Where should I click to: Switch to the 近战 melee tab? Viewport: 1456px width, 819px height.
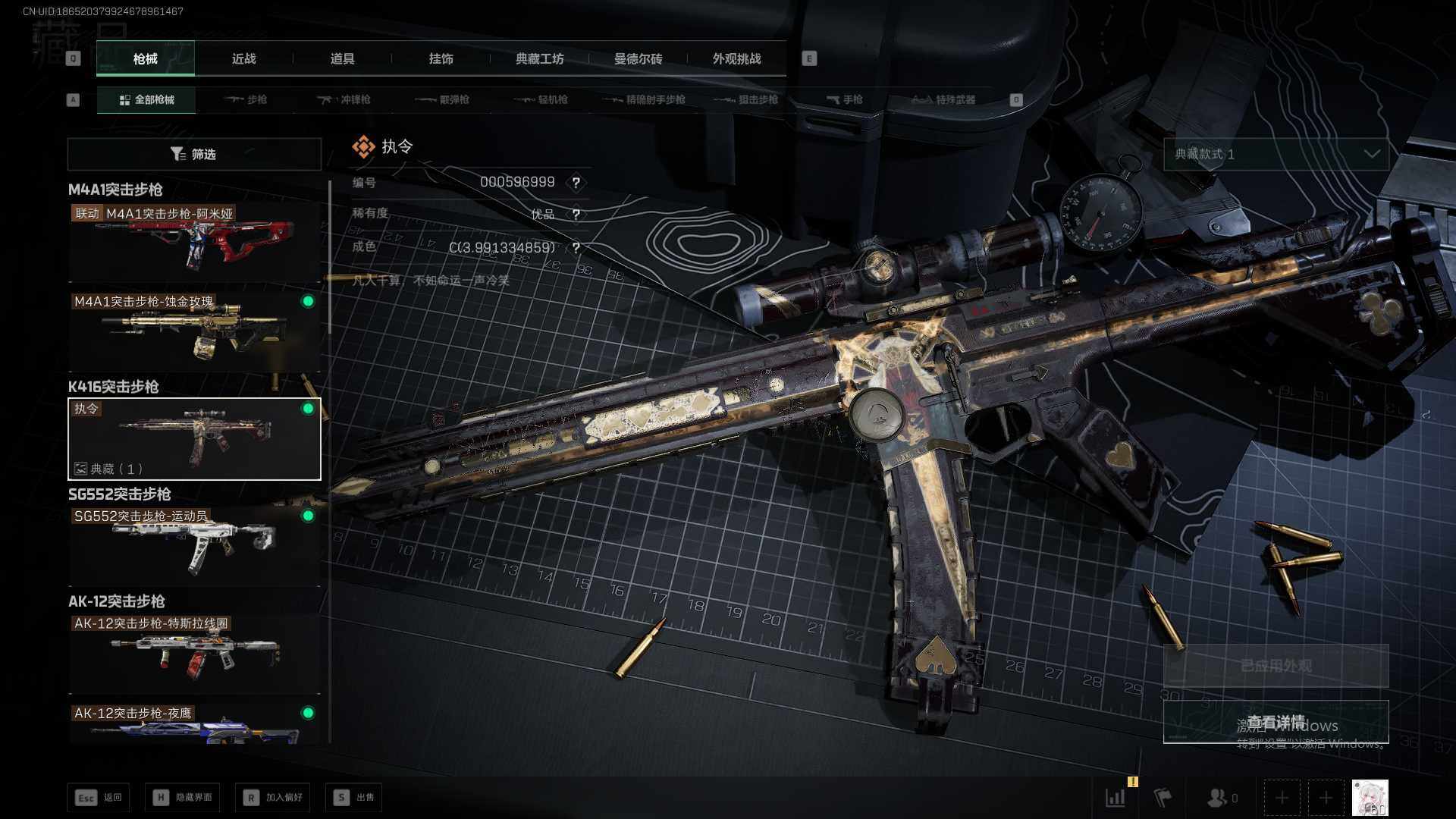tap(243, 58)
